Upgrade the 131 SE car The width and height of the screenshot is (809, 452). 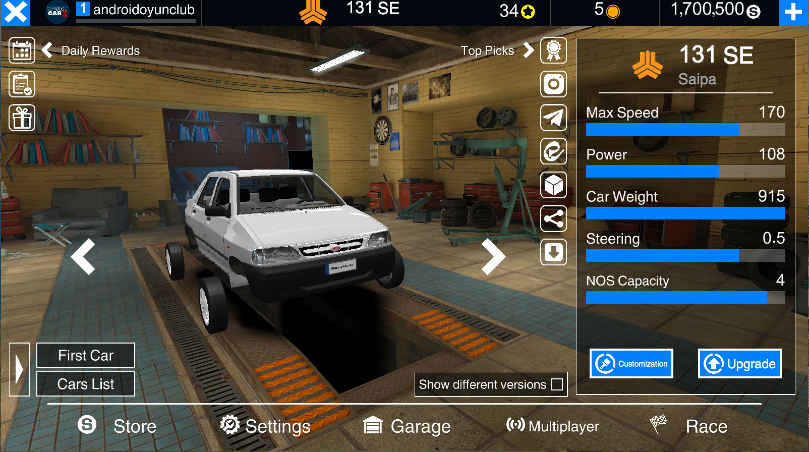739,364
